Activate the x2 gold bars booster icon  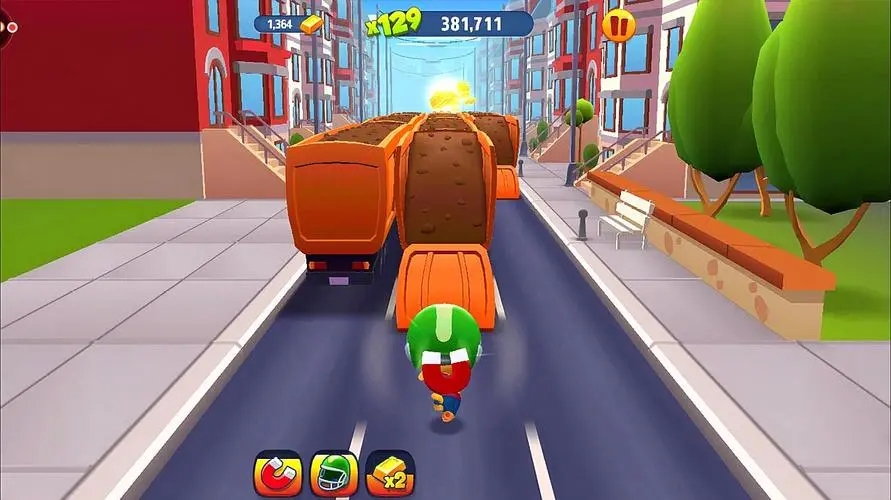(390, 474)
